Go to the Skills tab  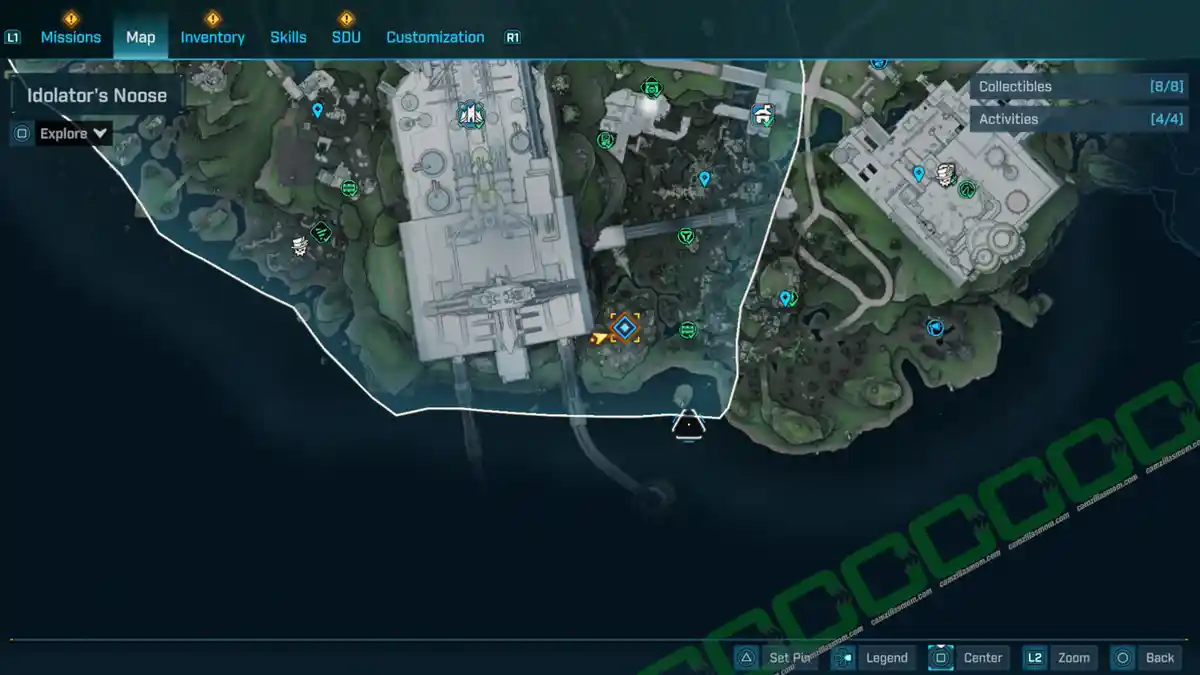tap(288, 37)
